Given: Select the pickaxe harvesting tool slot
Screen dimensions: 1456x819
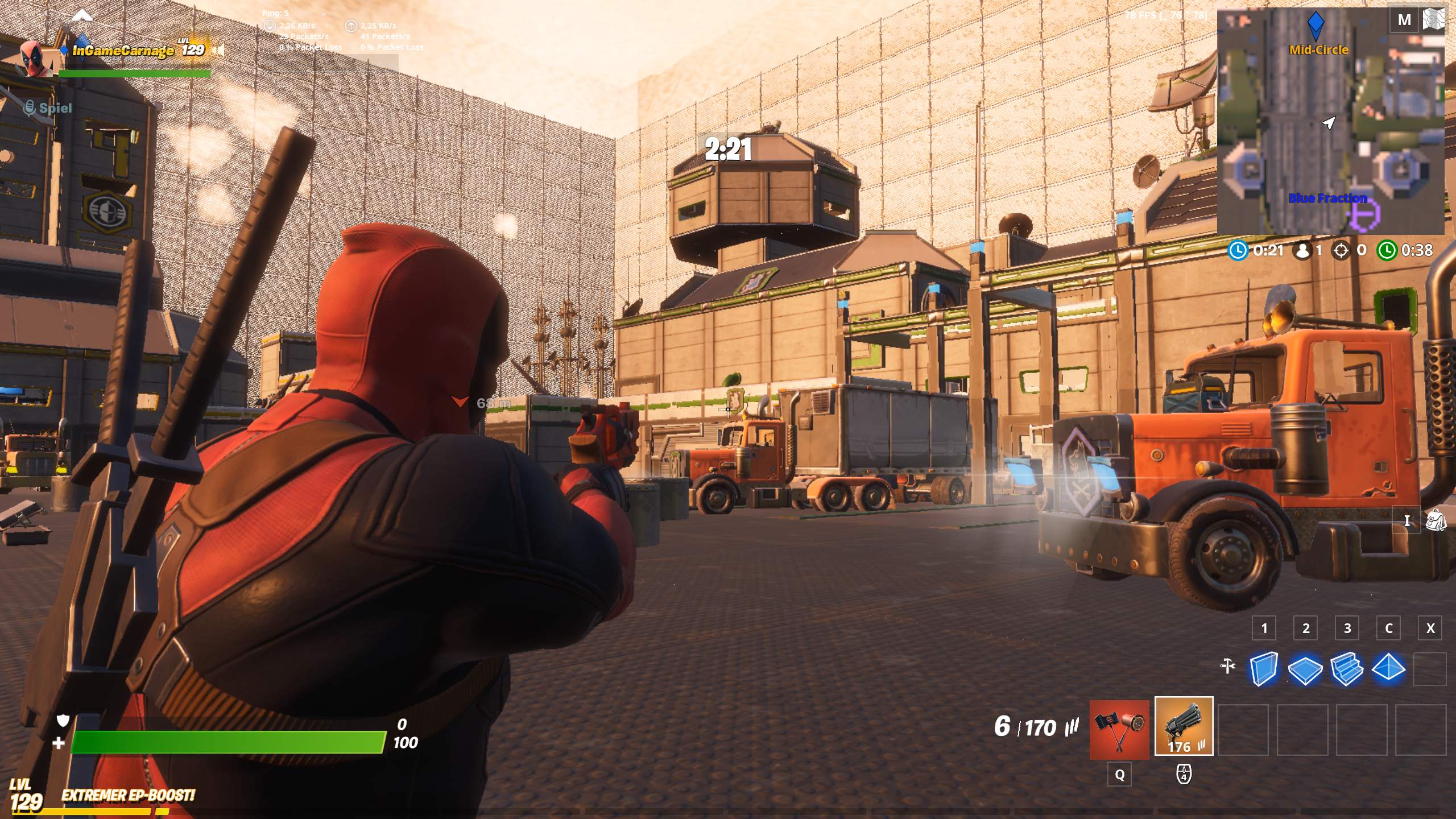Looking at the screenshot, I should (1119, 730).
